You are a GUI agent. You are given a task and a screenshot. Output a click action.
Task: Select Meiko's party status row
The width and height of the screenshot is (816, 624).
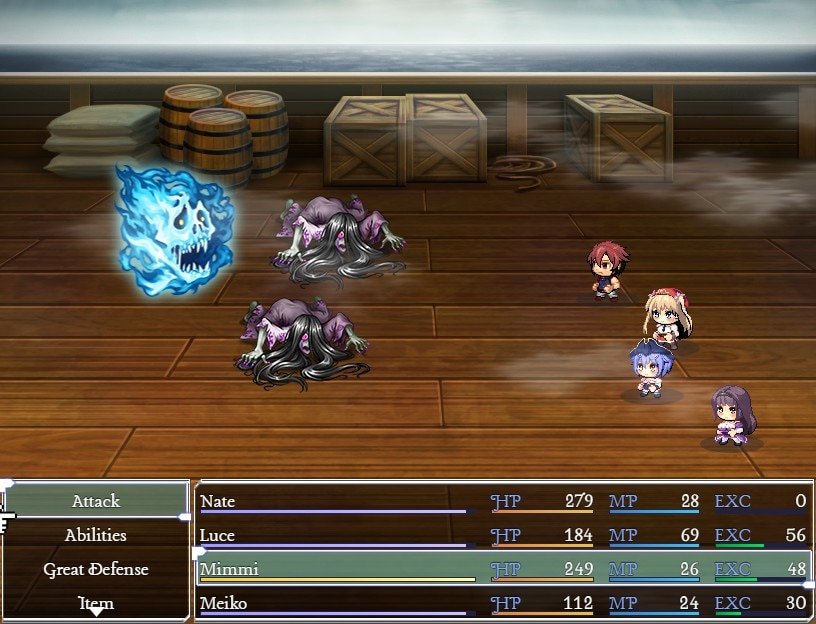502,603
